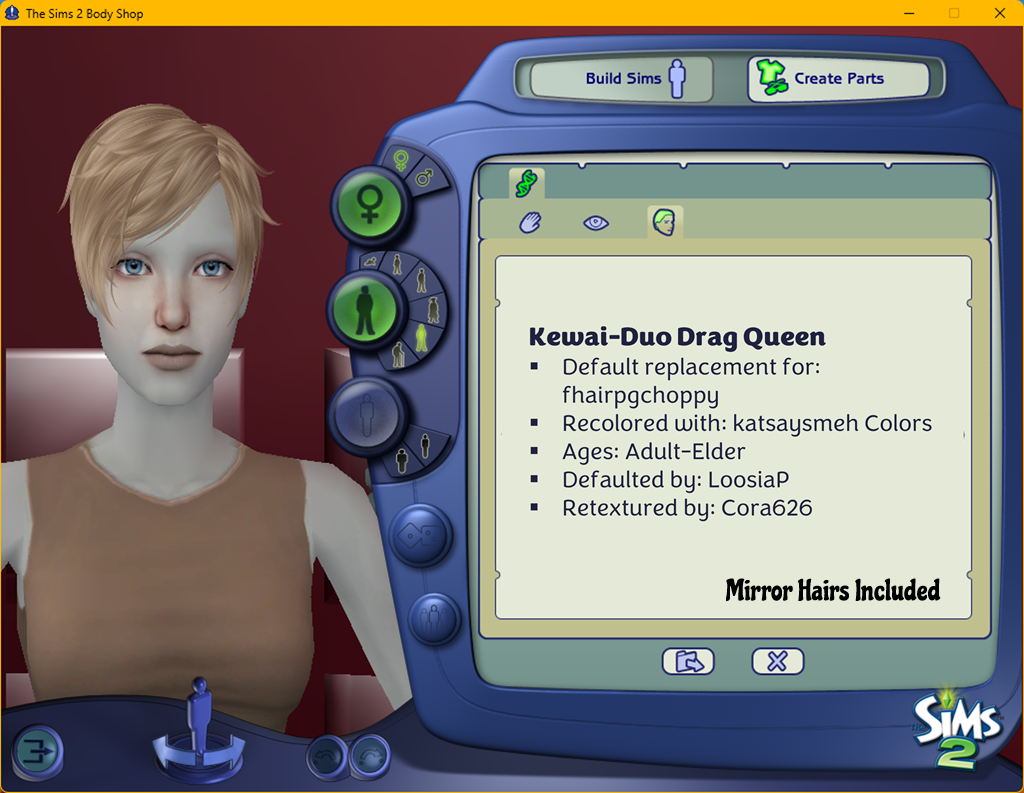Switch to Build Sims mode

(x=620, y=79)
